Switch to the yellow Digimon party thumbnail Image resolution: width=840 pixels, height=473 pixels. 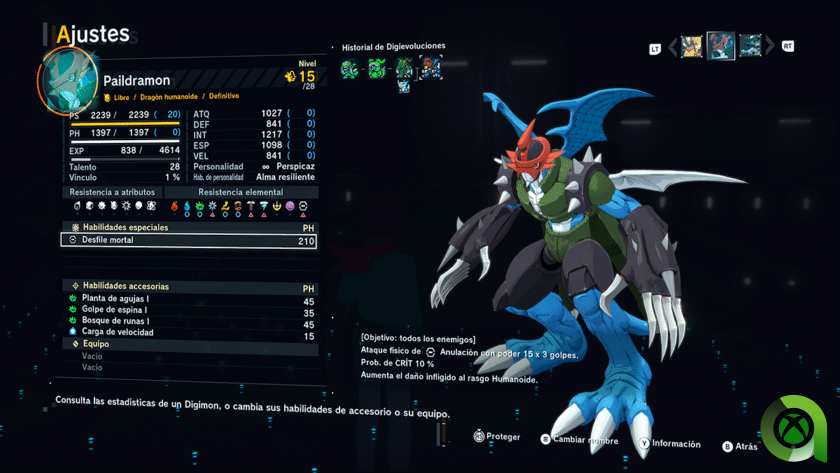coord(692,46)
